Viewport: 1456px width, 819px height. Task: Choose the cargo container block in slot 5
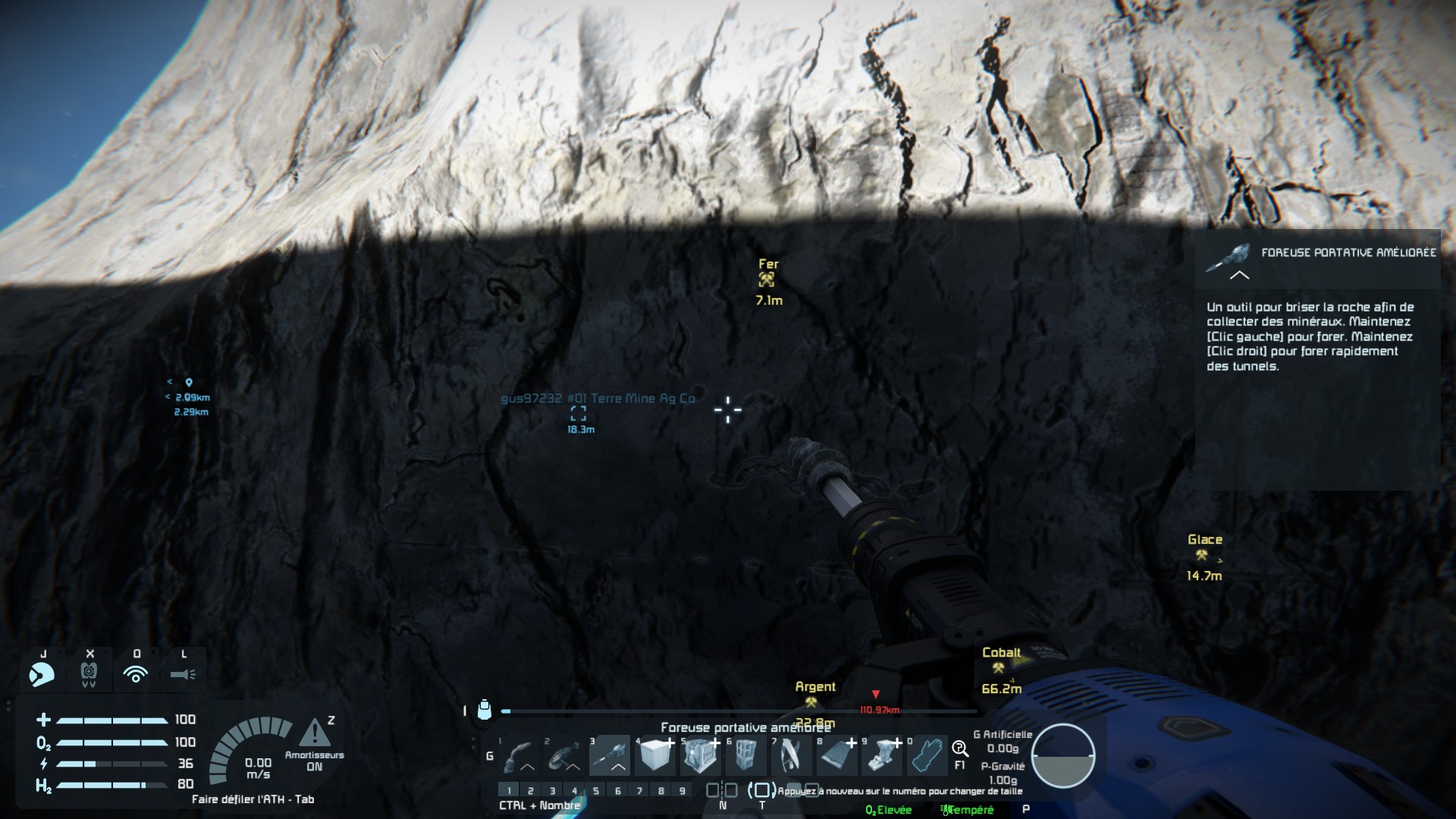coord(700,755)
